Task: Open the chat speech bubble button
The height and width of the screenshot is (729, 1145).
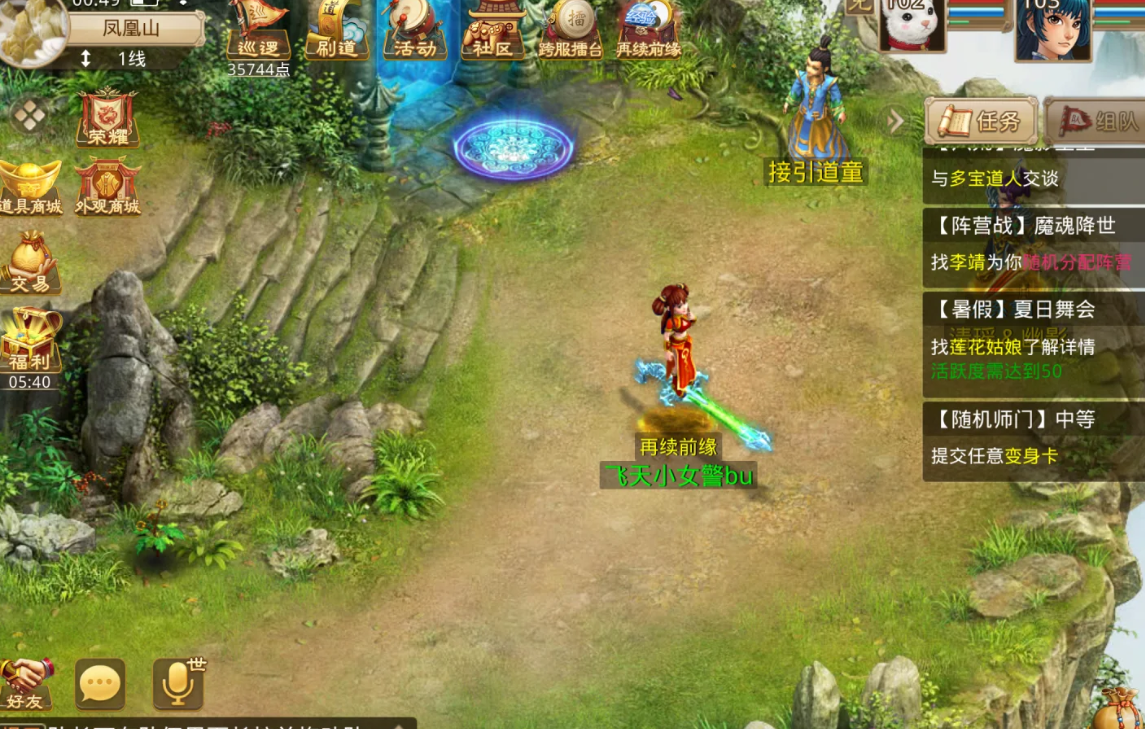Action: [x=100, y=684]
